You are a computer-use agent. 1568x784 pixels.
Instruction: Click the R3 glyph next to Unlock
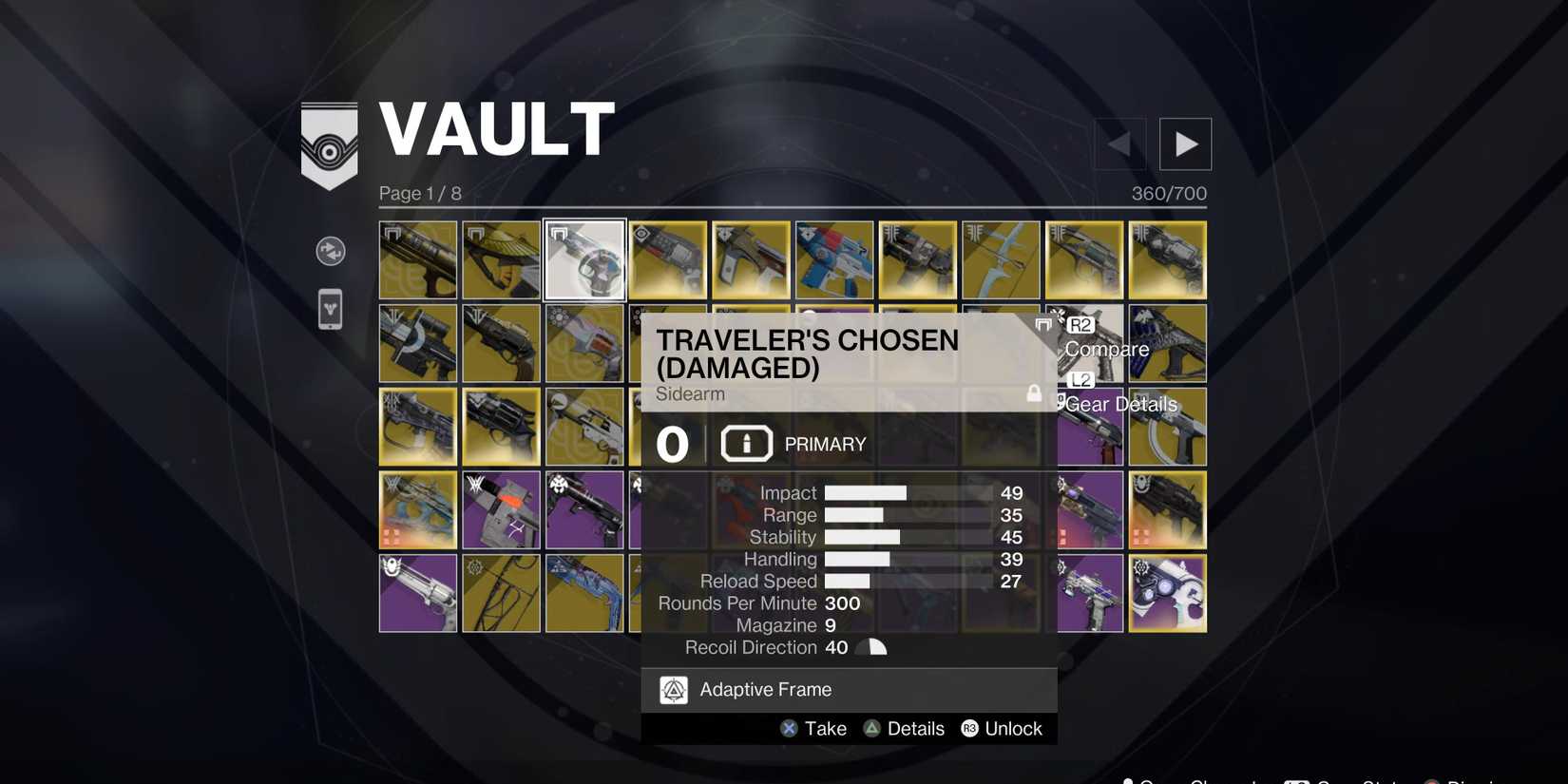point(970,726)
